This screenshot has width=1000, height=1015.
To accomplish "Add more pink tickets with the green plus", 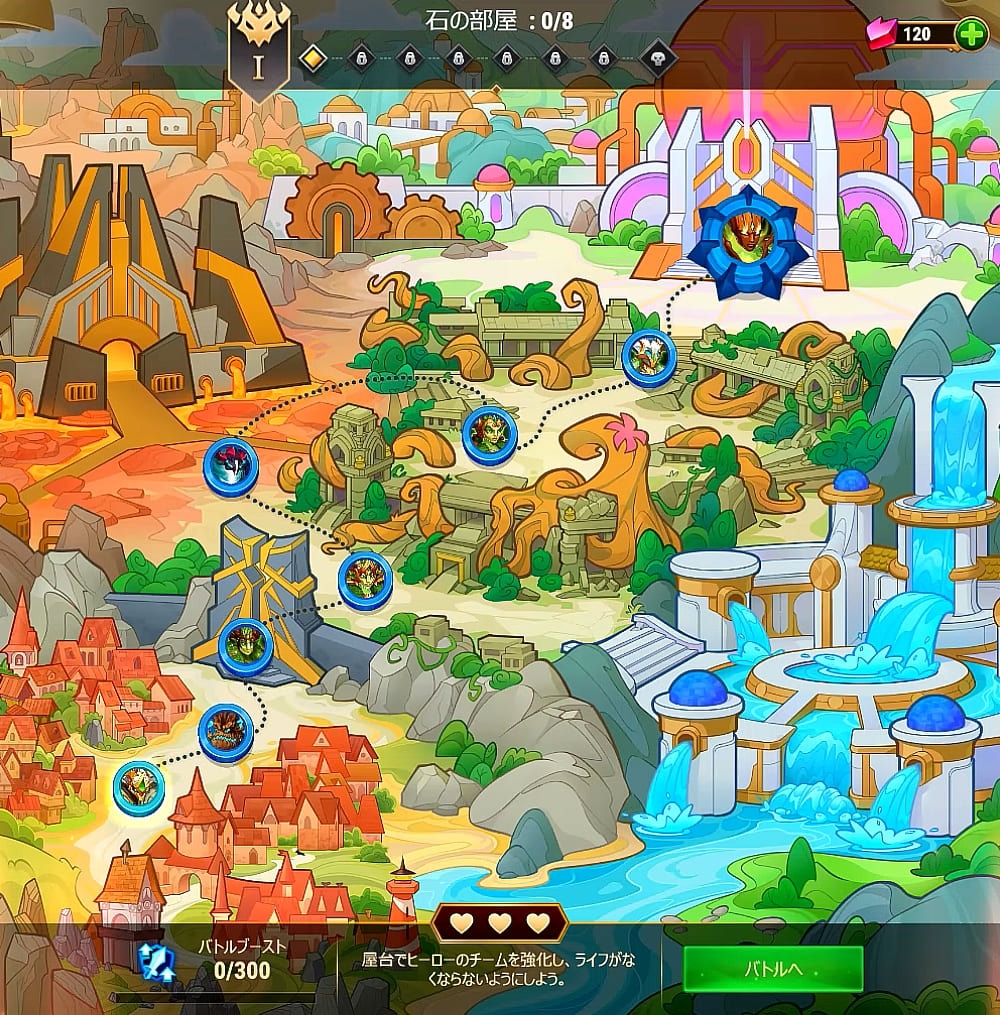I will click(x=970, y=34).
